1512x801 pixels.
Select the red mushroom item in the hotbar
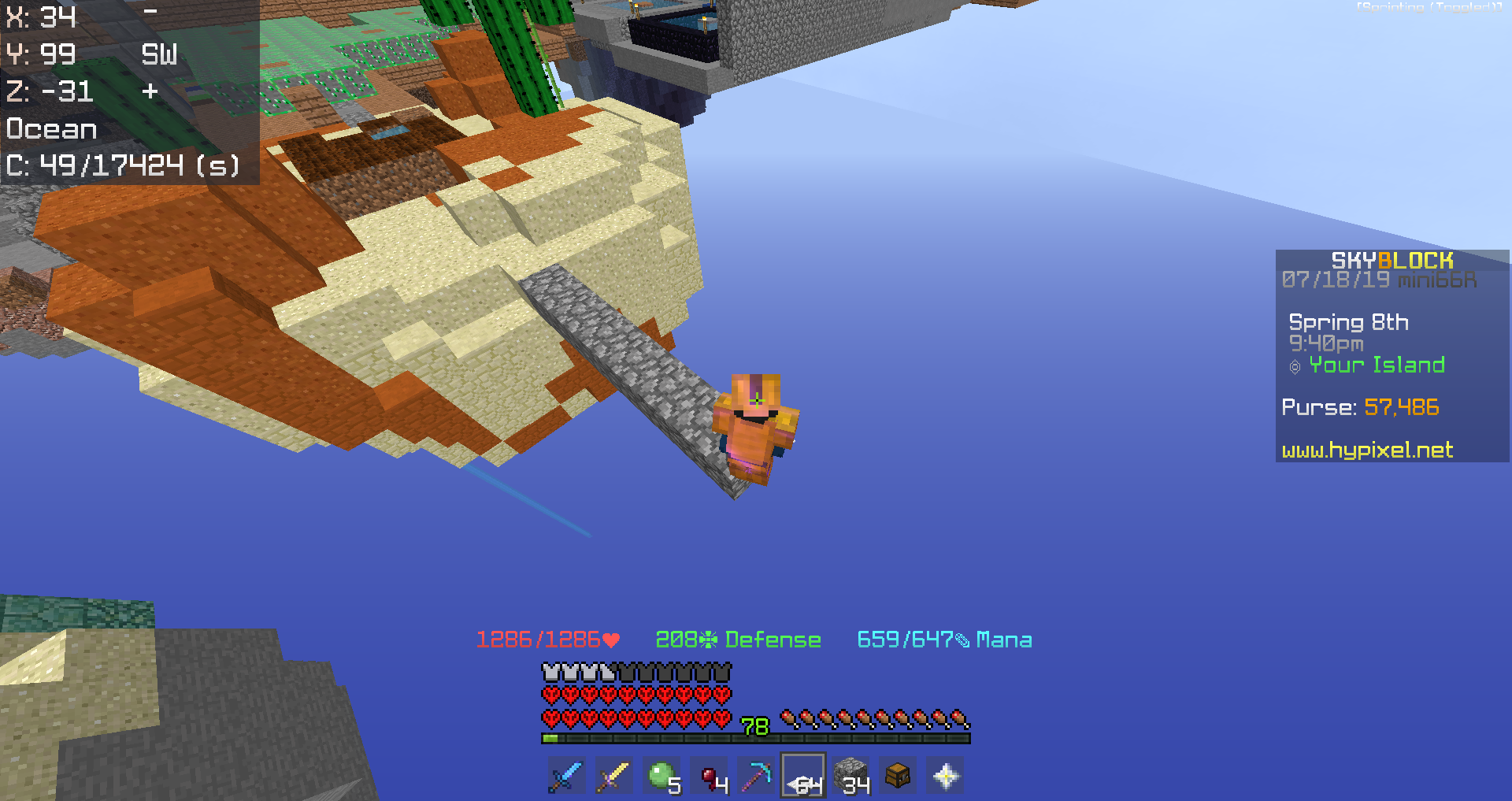710,776
